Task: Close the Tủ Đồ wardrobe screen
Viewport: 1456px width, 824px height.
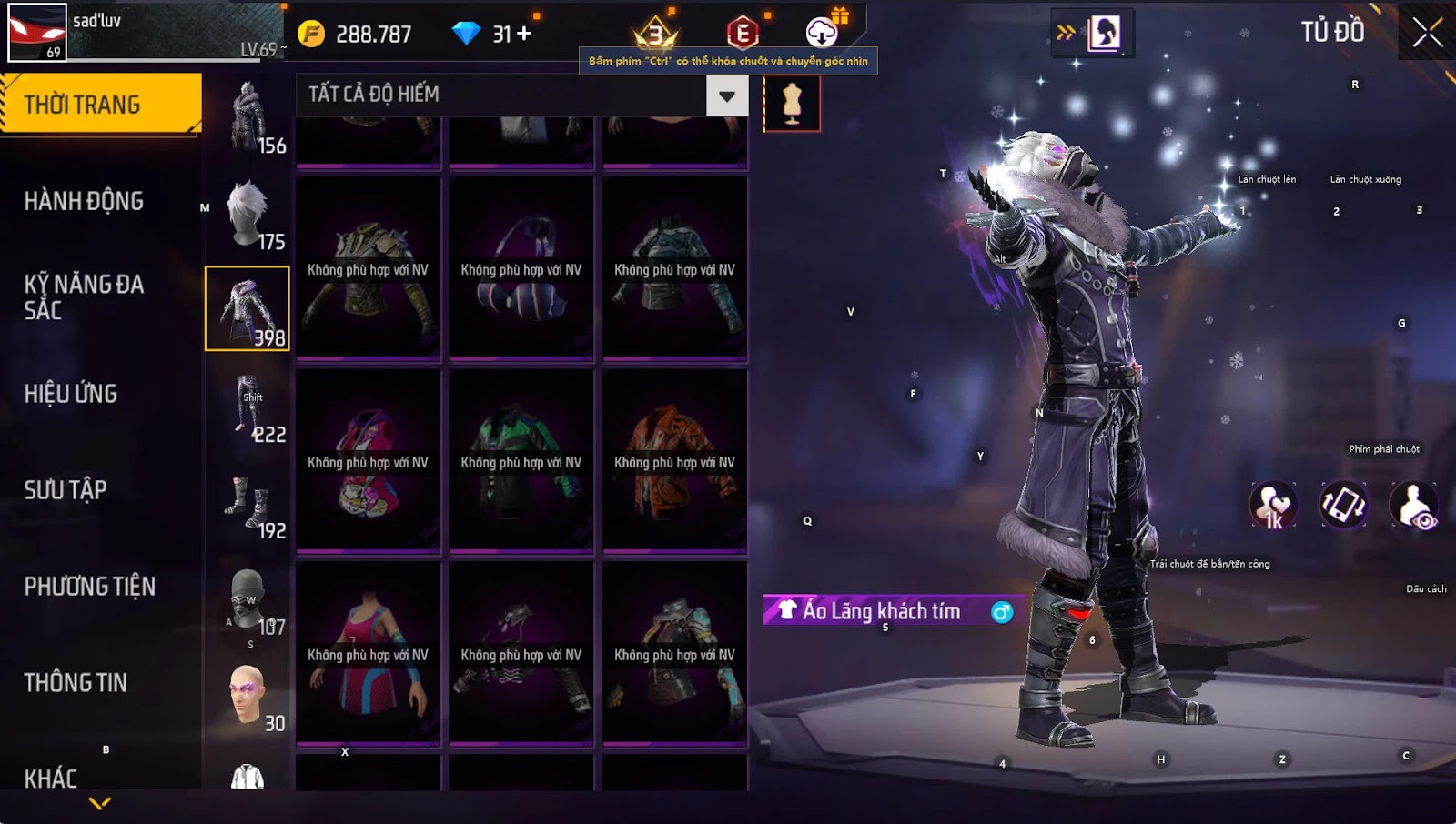Action: point(1427,33)
